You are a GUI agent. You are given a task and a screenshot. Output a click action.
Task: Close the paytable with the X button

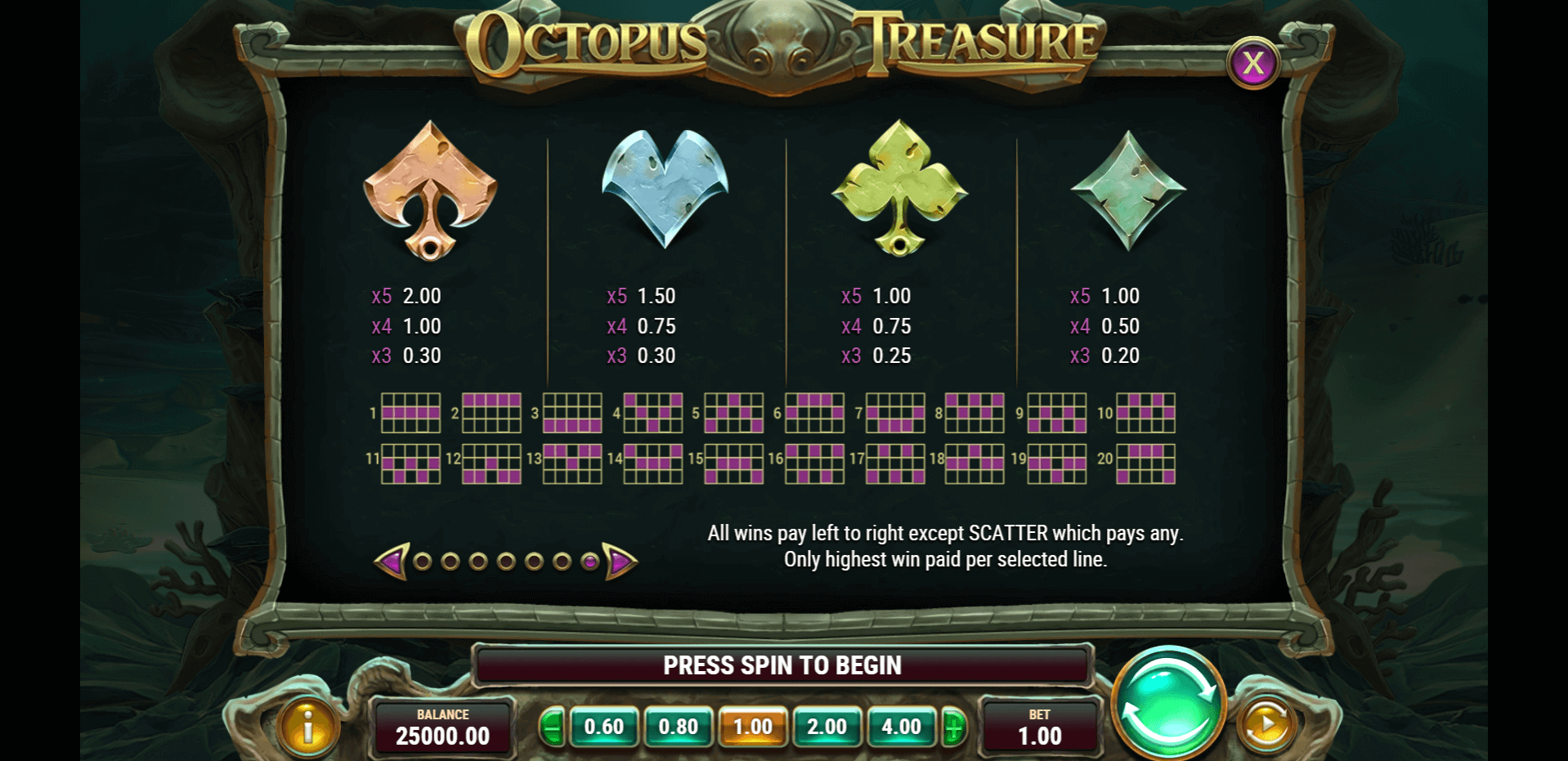click(x=1252, y=63)
